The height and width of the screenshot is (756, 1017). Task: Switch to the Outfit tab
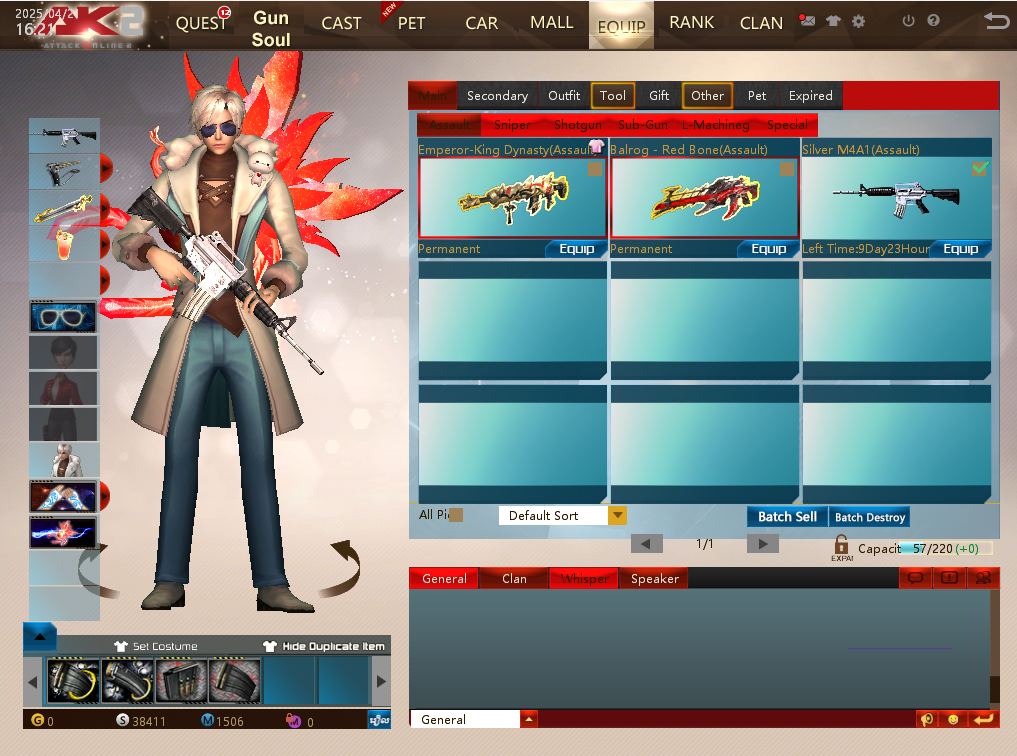pyautogui.click(x=564, y=96)
